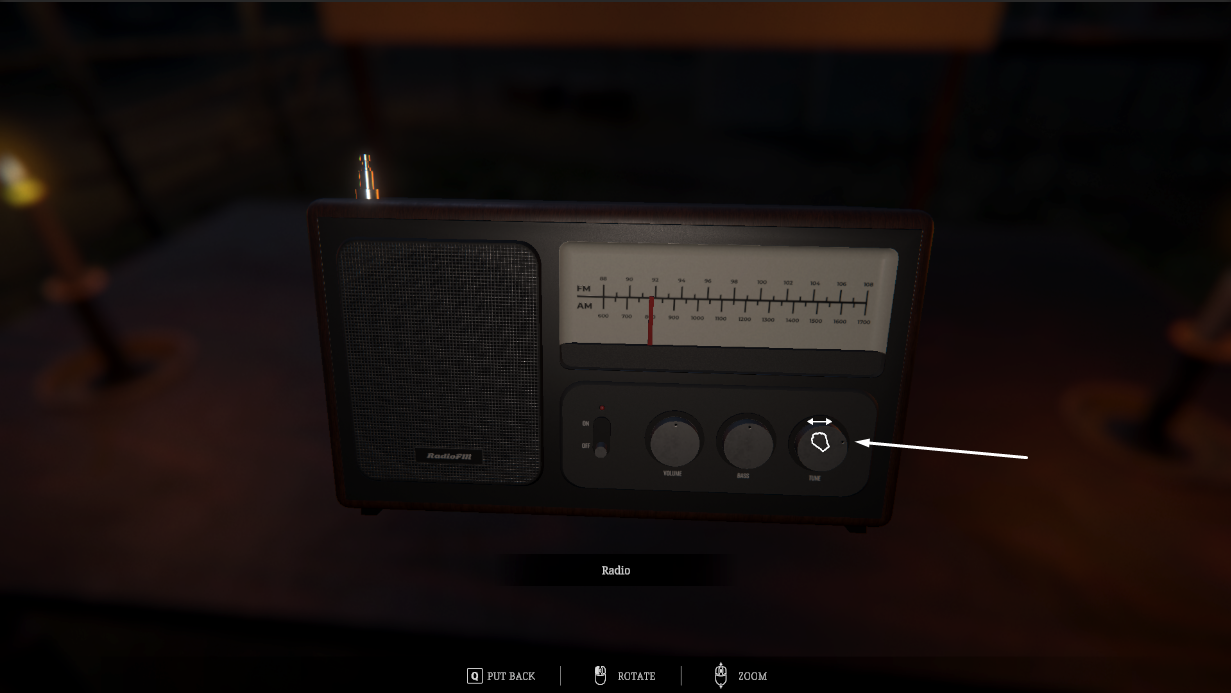Viewport: 1231px width, 693px height.
Task: Grab the Tune knob on the radio
Action: [x=821, y=445]
